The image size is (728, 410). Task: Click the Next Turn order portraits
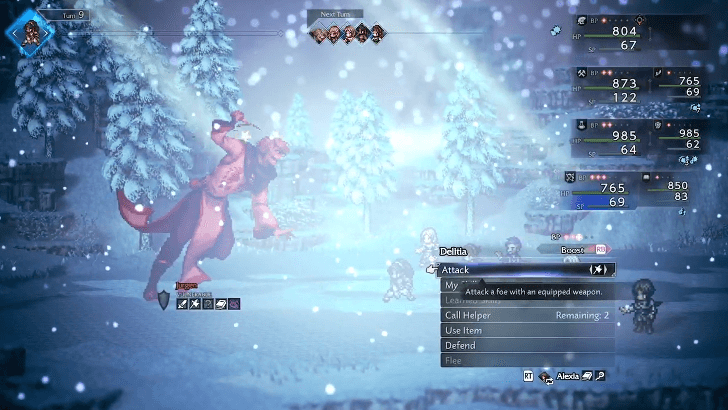[347, 33]
